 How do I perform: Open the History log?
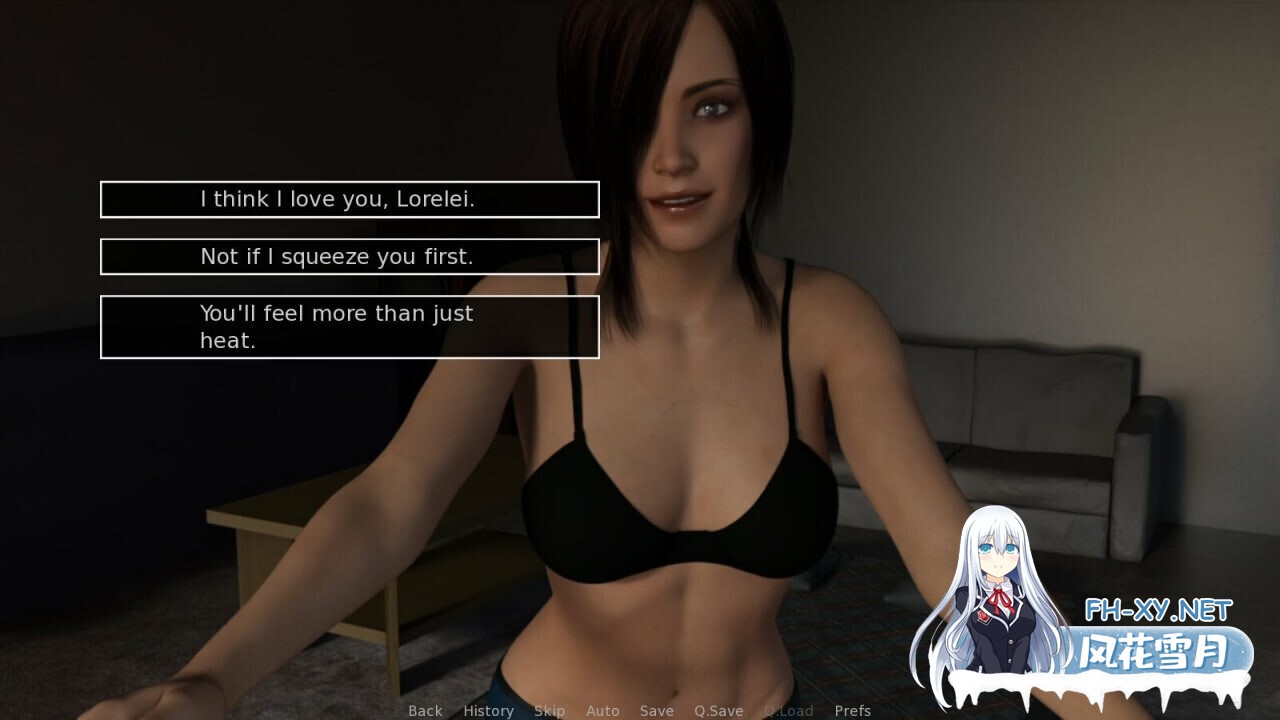488,710
